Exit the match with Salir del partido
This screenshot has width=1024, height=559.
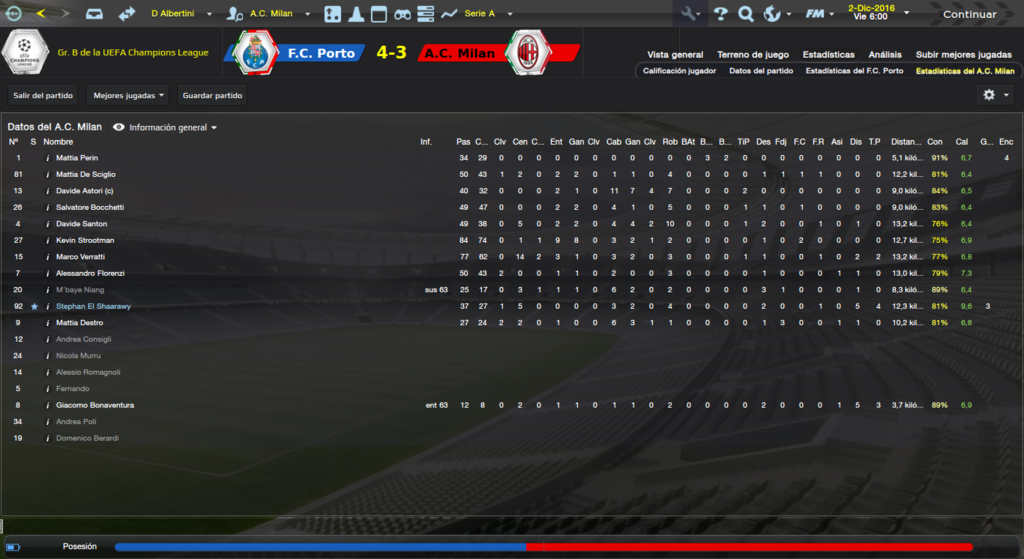pyautogui.click(x=44, y=95)
